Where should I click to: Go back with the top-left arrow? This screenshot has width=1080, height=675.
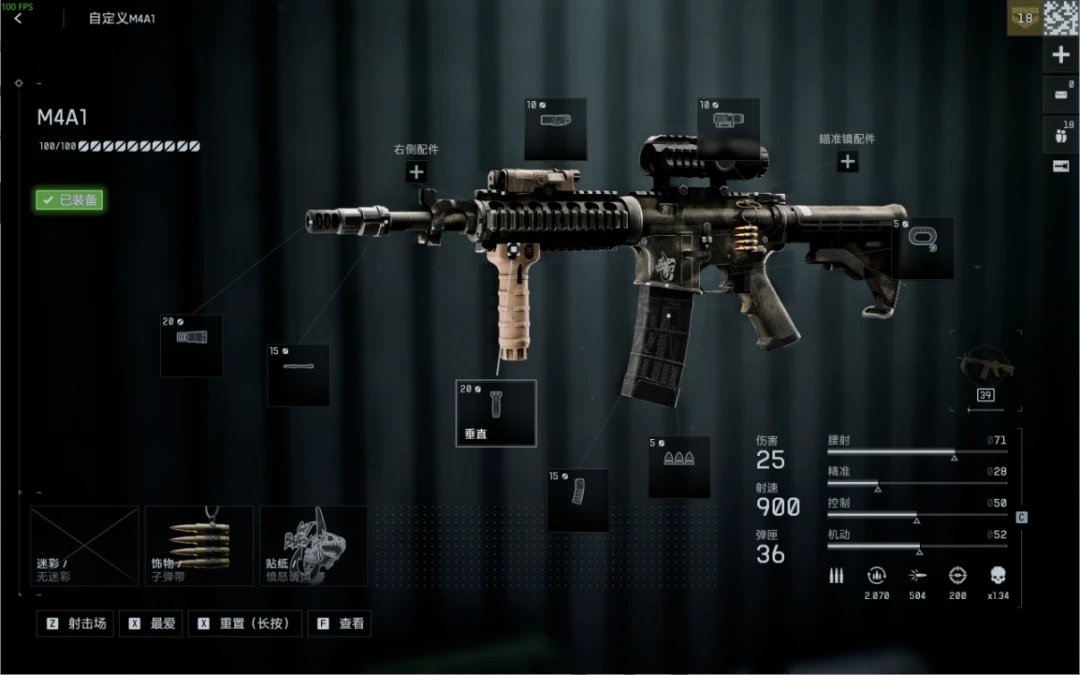(x=18, y=18)
